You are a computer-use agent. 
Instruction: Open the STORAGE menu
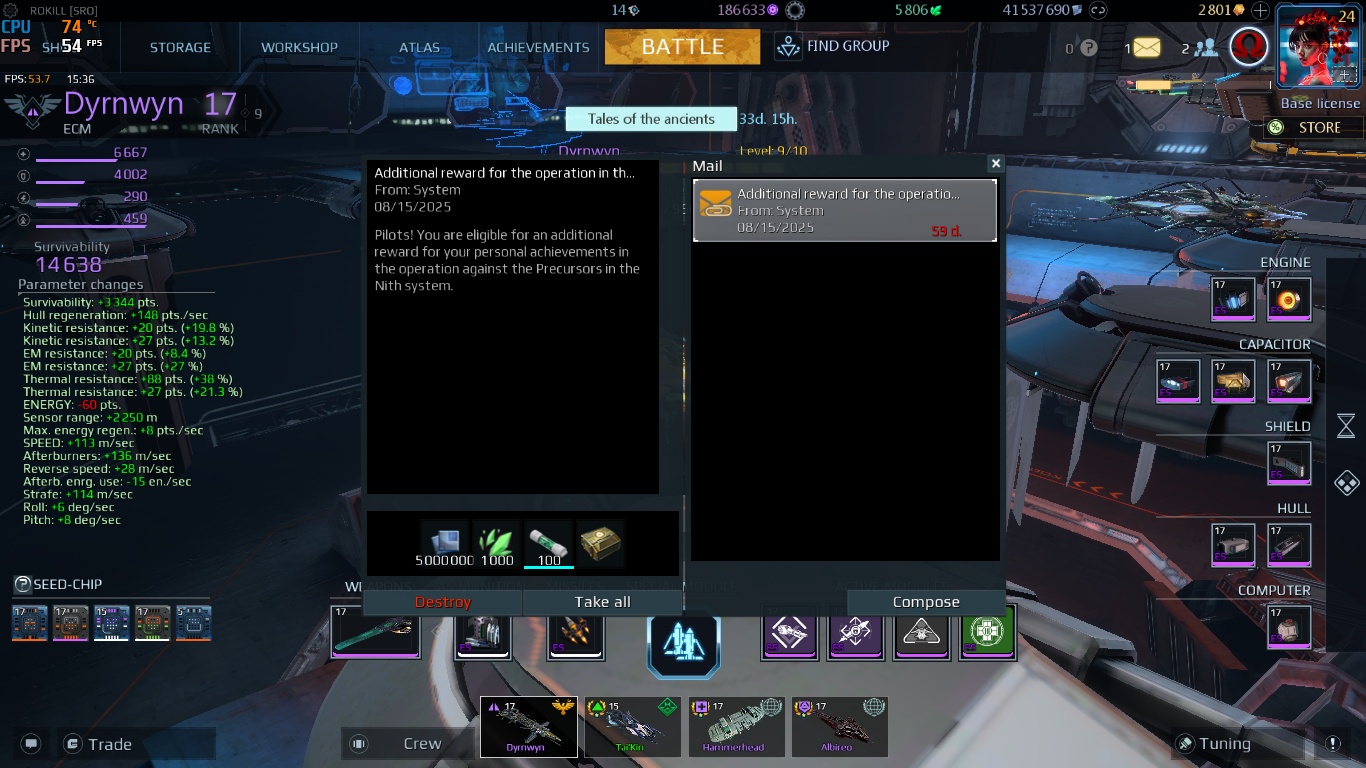(180, 47)
